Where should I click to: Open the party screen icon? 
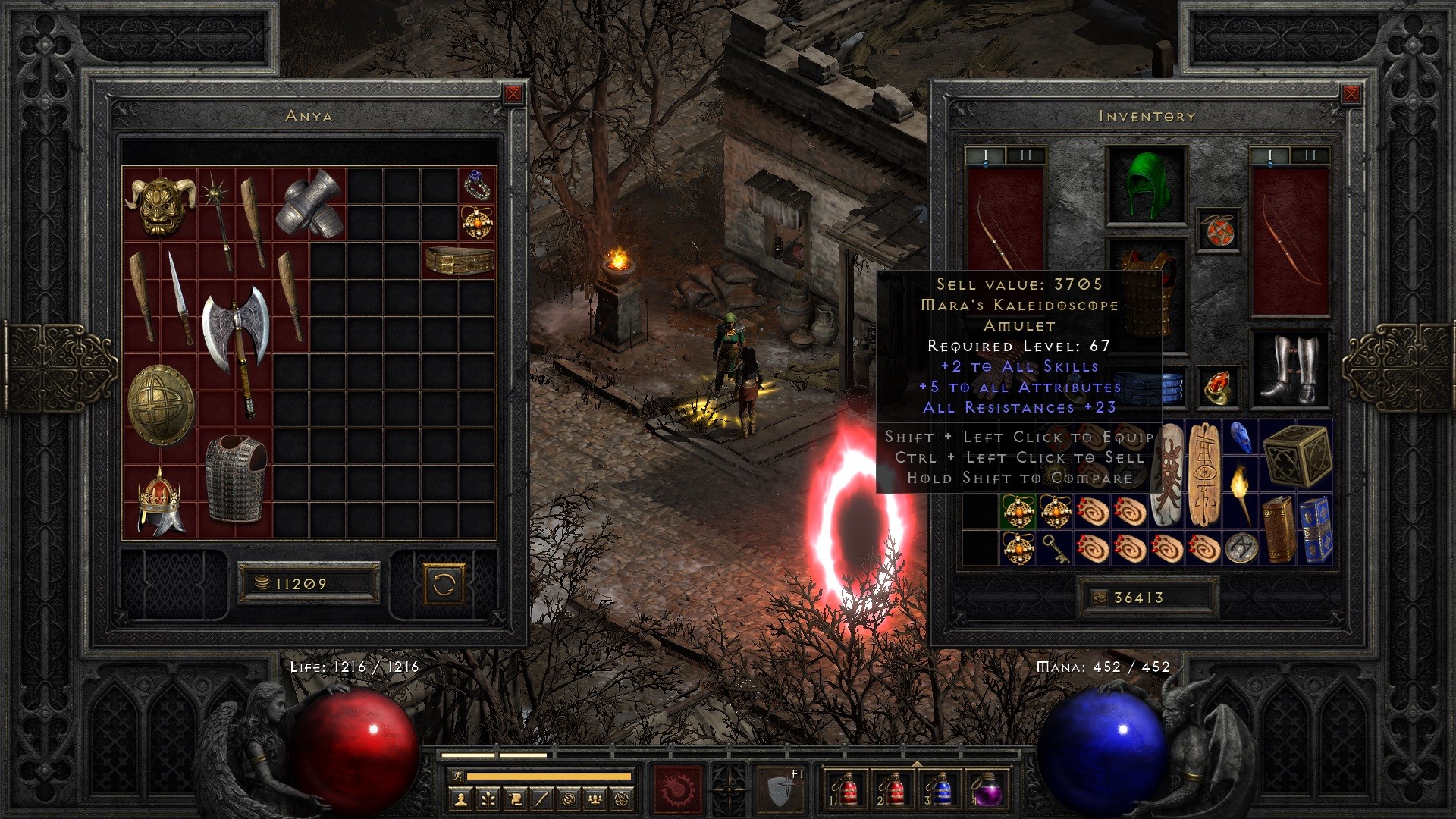594,798
